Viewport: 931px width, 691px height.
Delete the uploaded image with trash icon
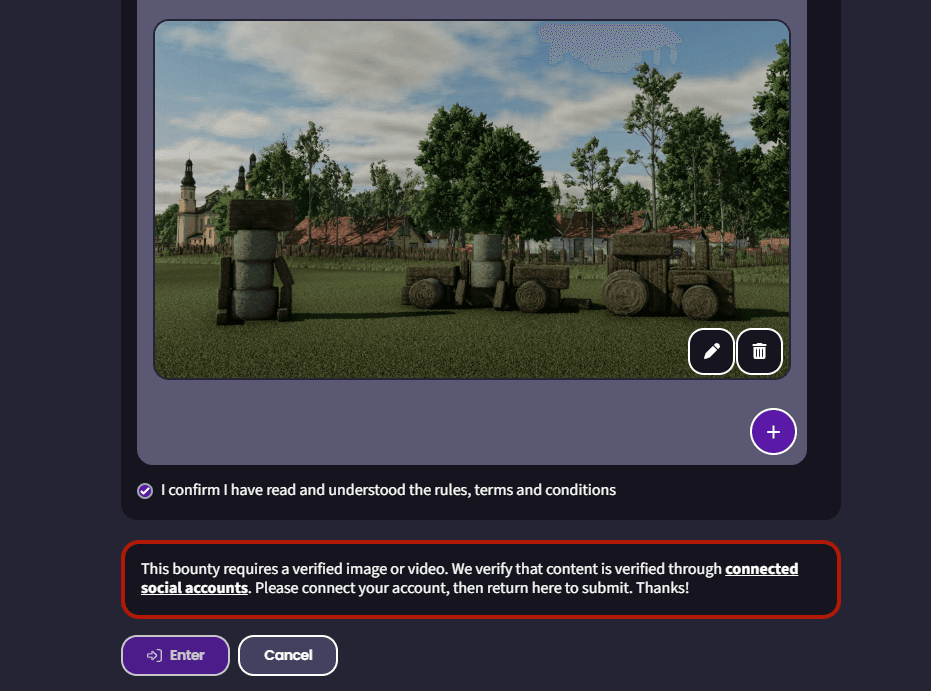point(760,351)
